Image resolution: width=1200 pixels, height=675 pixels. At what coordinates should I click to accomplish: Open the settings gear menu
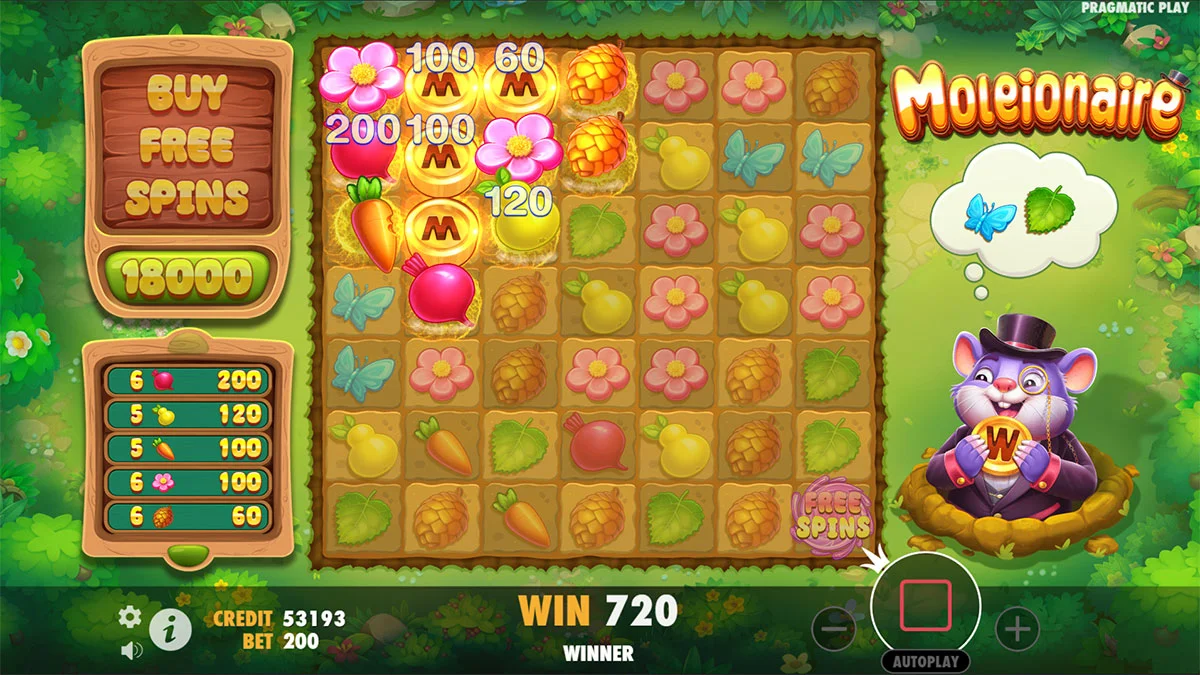(x=130, y=617)
